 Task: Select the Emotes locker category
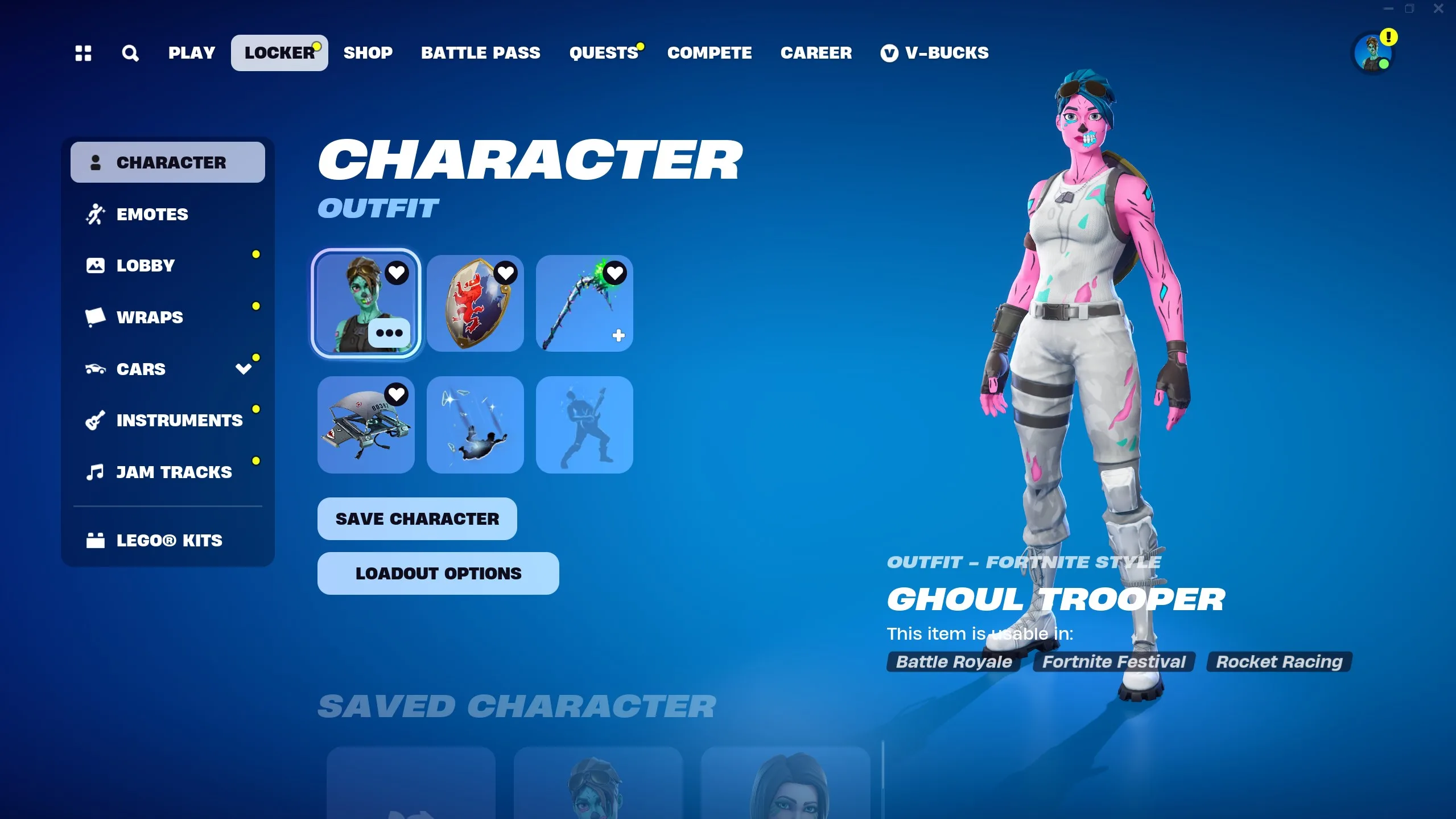152,214
